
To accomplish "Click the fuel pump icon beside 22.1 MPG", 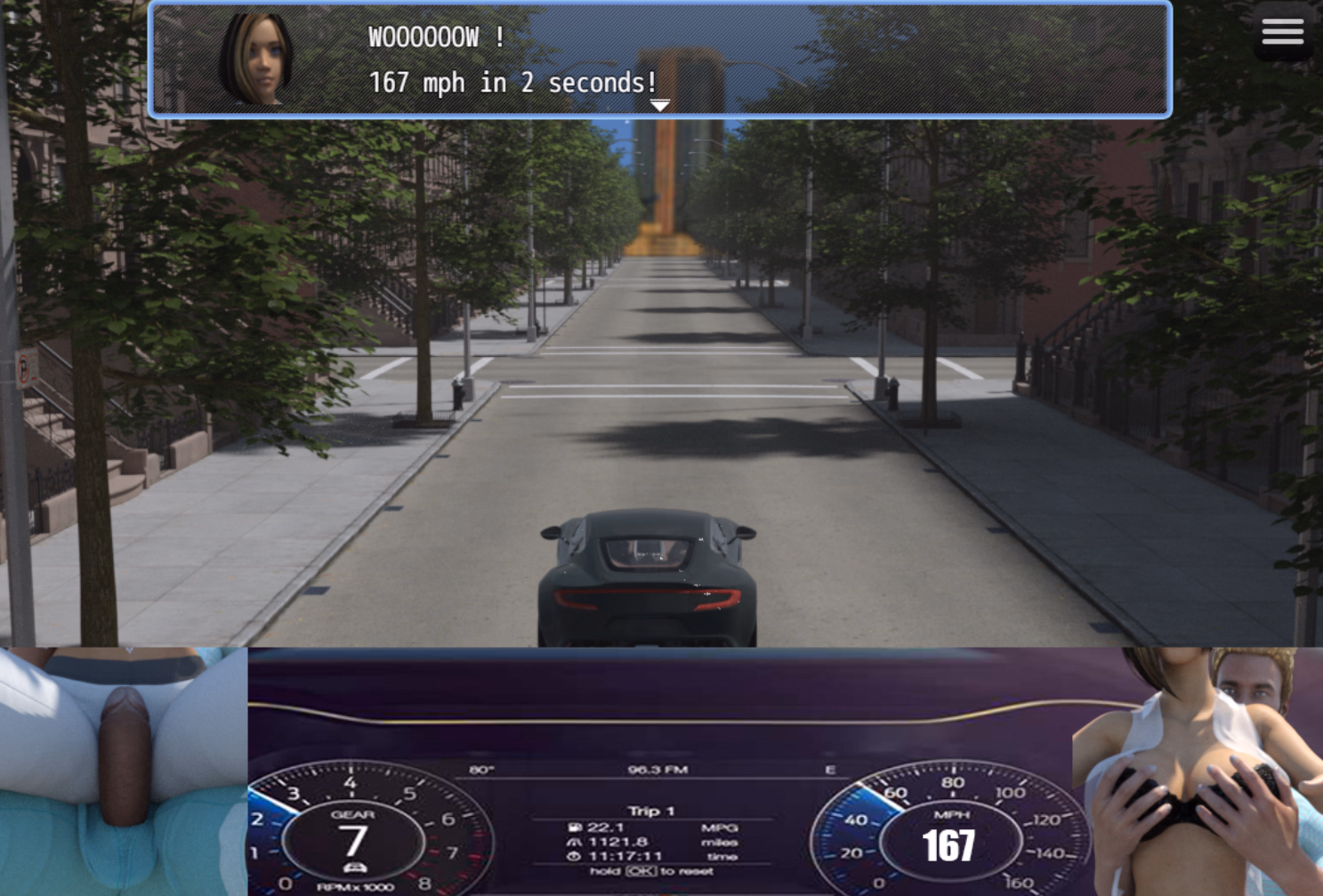I will (575, 827).
